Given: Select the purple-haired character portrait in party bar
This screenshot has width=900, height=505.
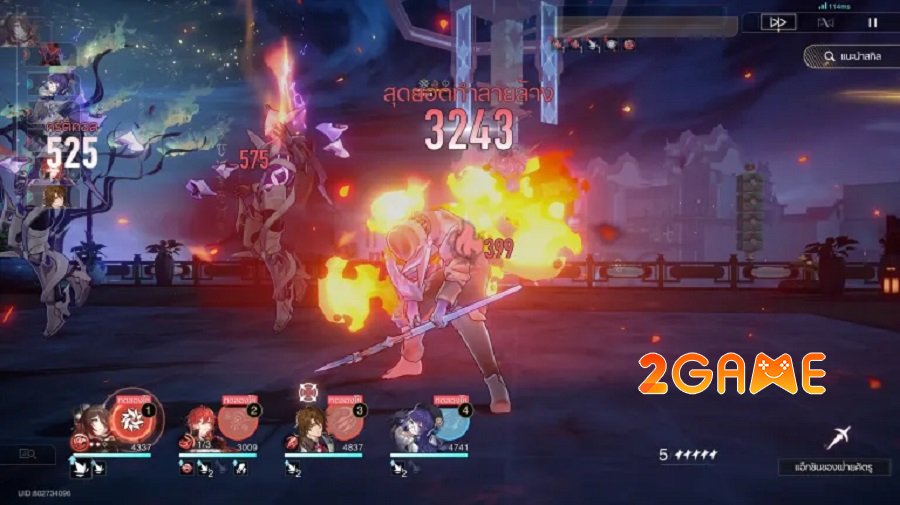Looking at the screenshot, I should click(411, 423).
